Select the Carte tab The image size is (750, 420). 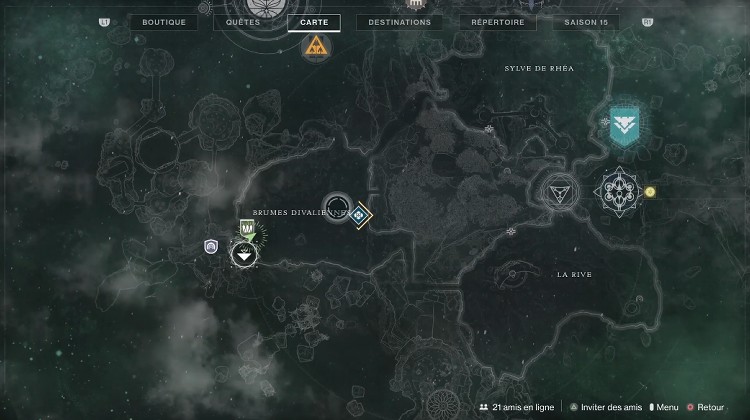coord(313,22)
